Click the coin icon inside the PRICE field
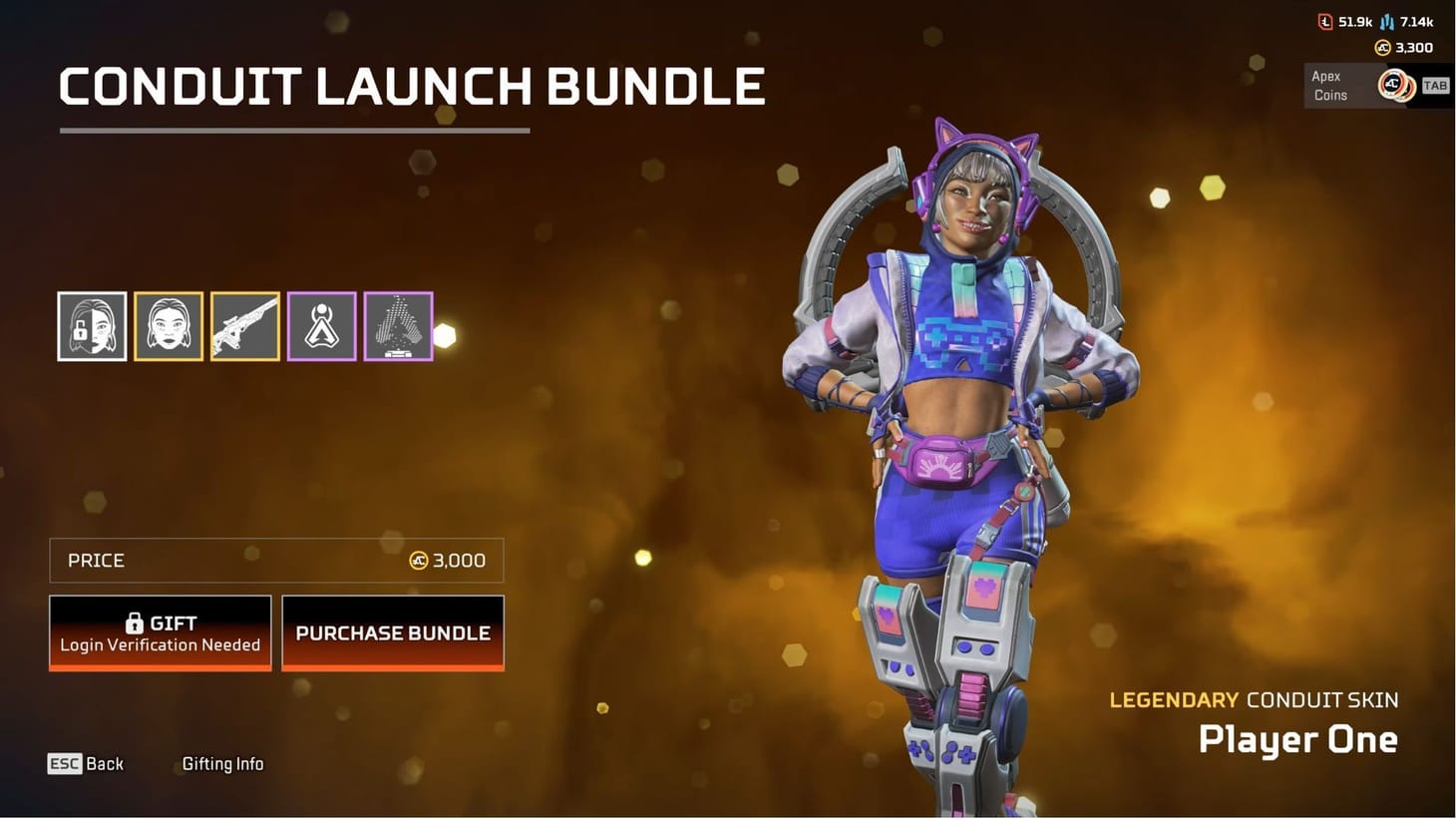Screen dimensions: 1456x819 [x=420, y=561]
